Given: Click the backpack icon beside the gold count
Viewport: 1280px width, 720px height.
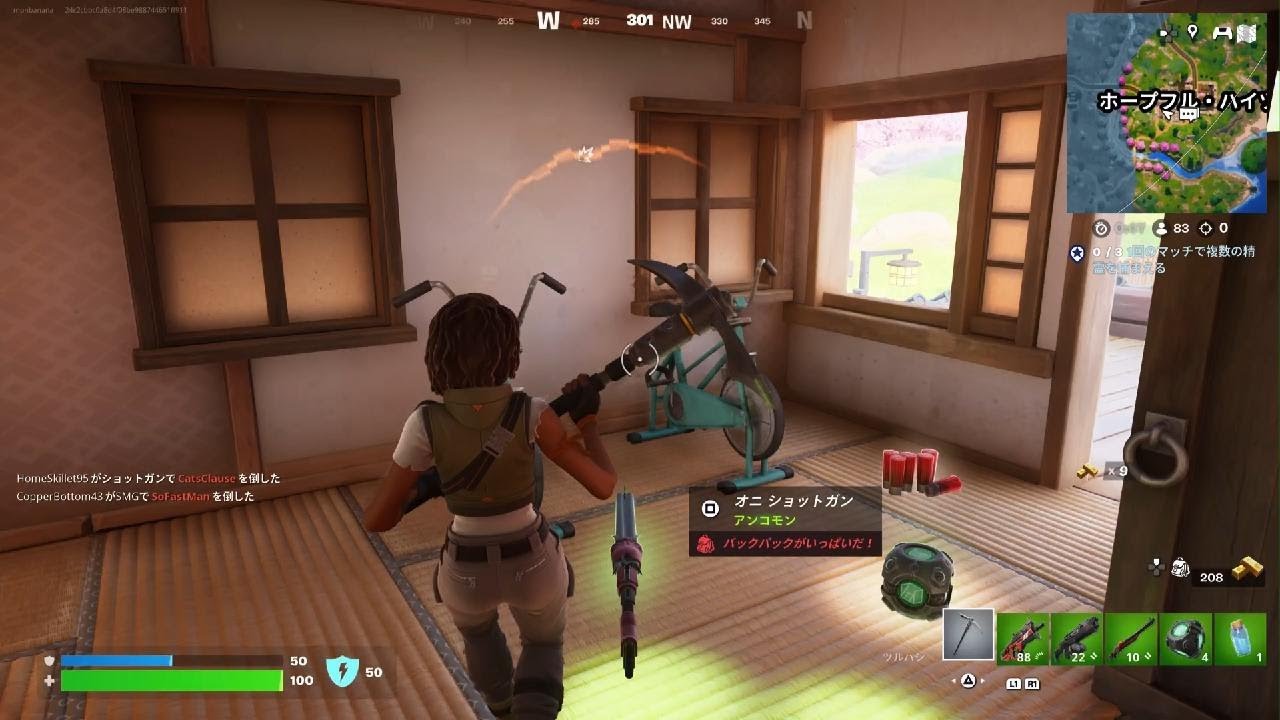Looking at the screenshot, I should tap(1182, 568).
